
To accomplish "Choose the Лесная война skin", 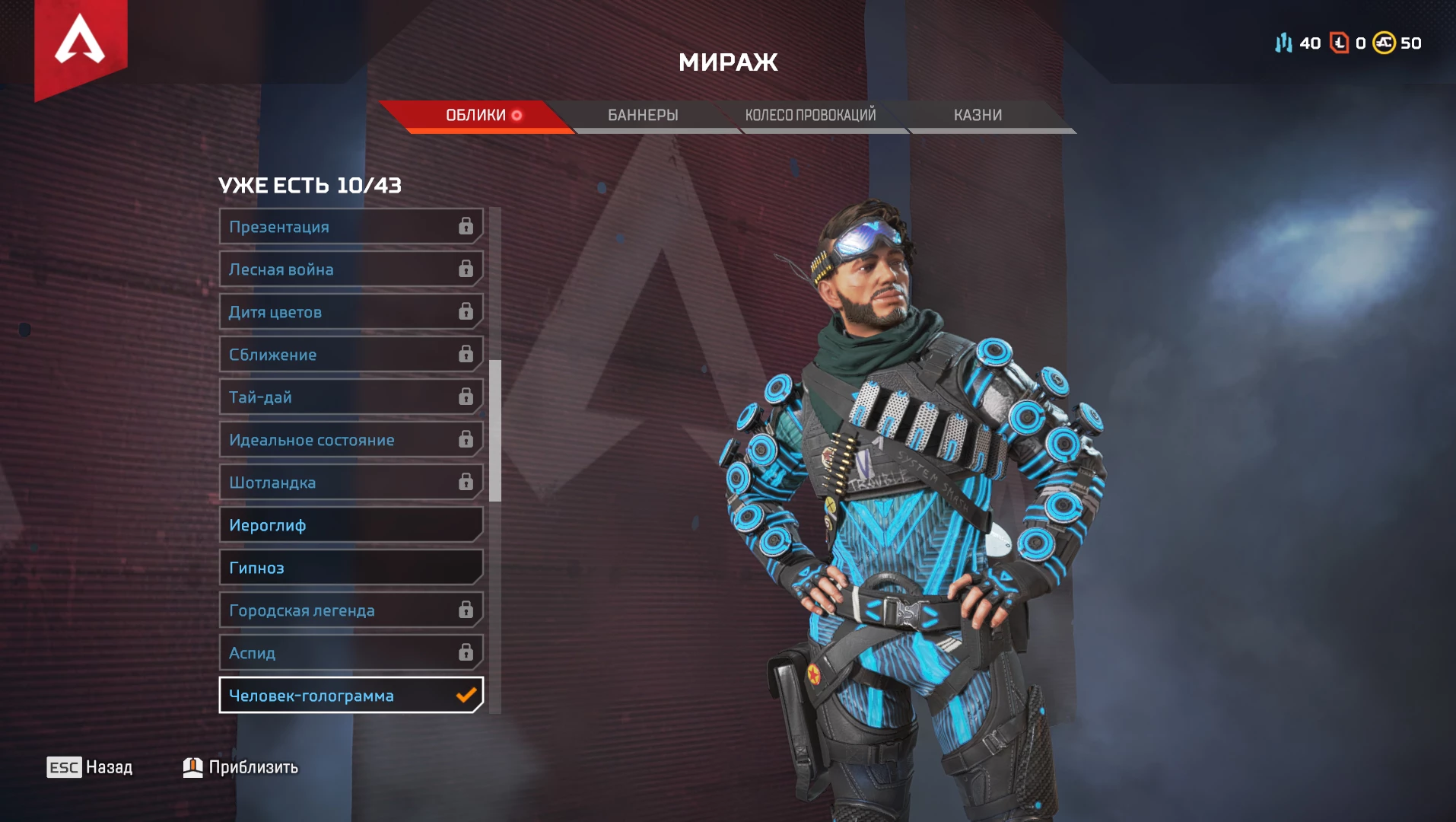I will coord(351,269).
